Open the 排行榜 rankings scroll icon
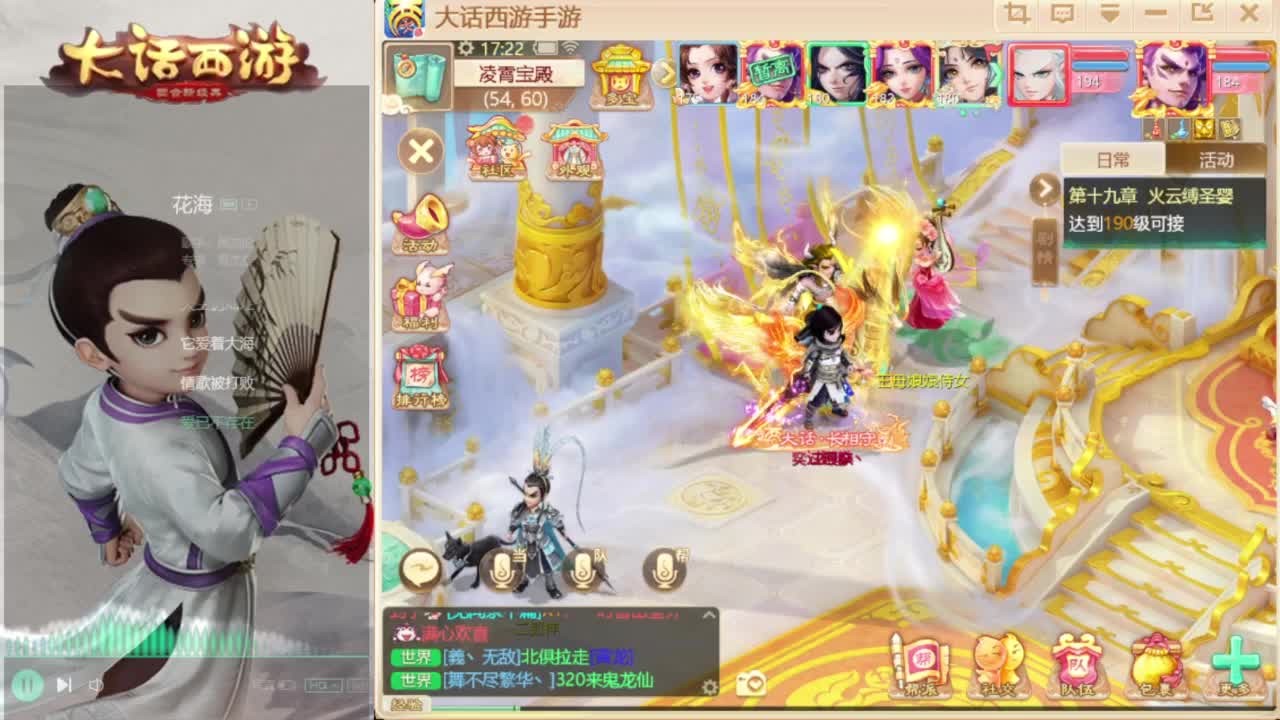 417,378
